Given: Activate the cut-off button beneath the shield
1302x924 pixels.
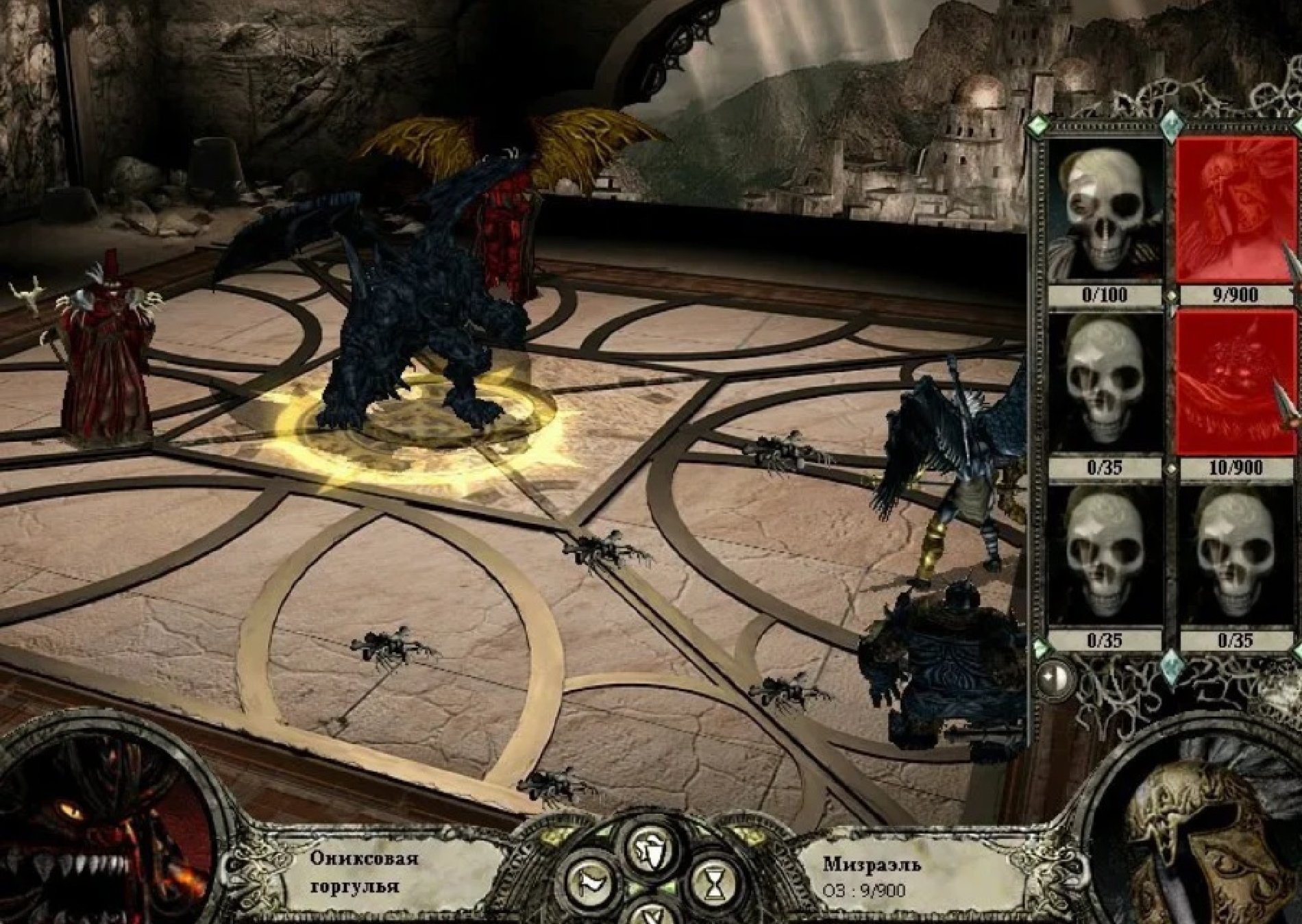Looking at the screenshot, I should [x=648, y=913].
